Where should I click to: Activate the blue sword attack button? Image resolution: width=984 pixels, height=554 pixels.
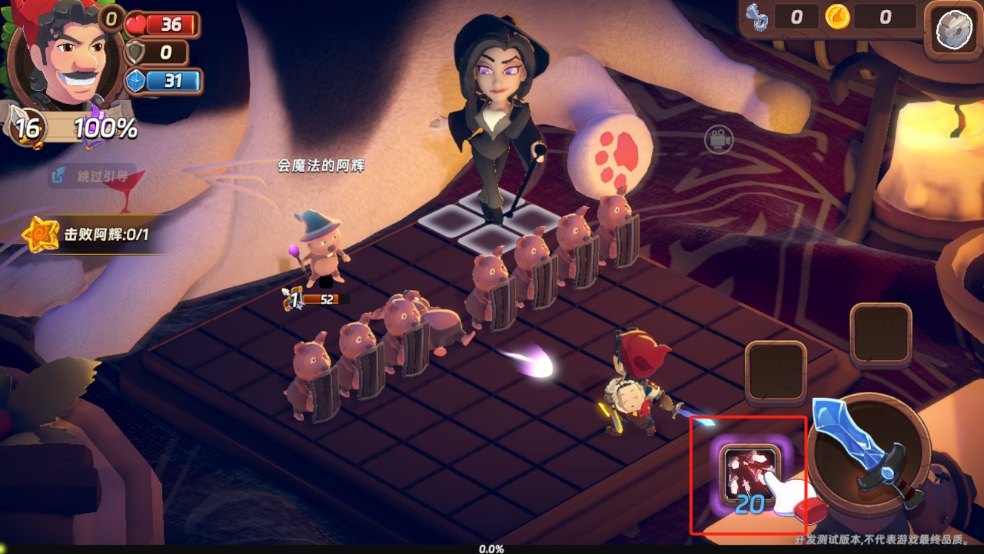[x=866, y=450]
